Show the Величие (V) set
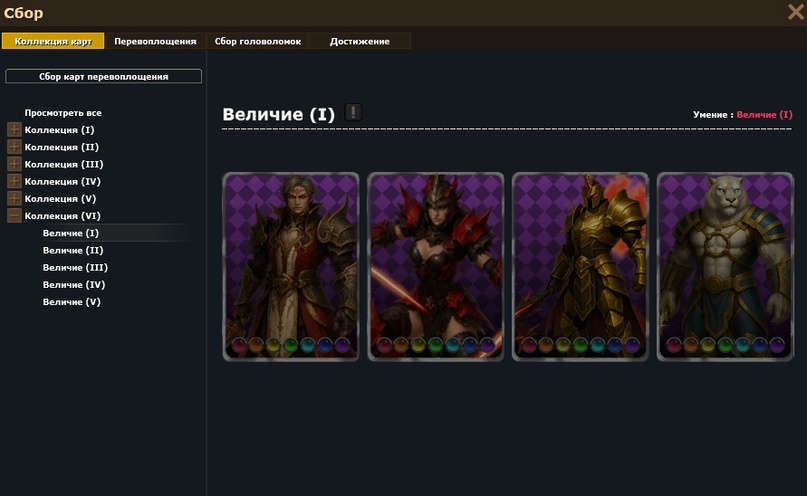The width and height of the screenshot is (807, 496). pos(72,301)
